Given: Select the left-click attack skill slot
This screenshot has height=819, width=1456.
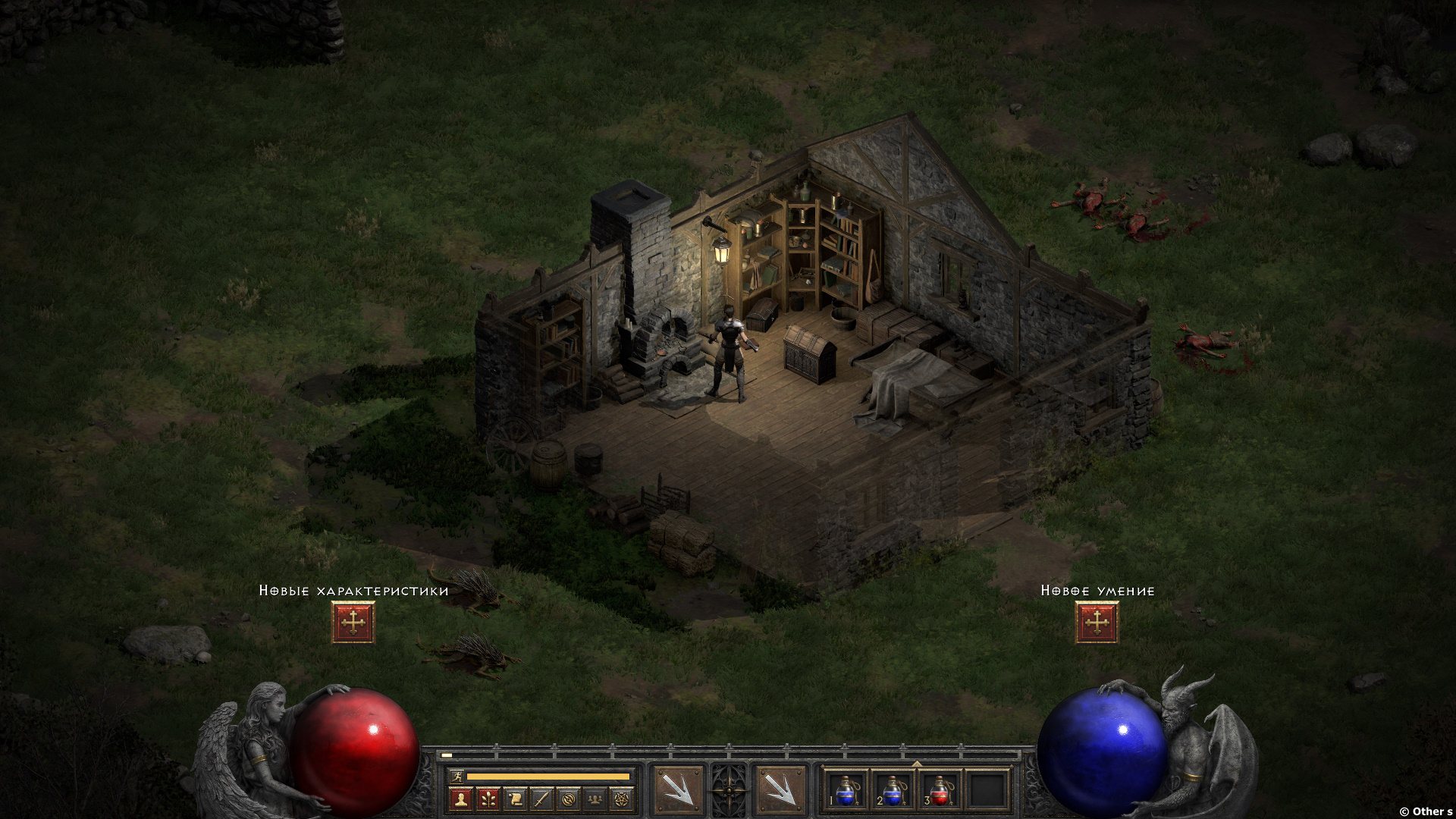Looking at the screenshot, I should 677,790.
